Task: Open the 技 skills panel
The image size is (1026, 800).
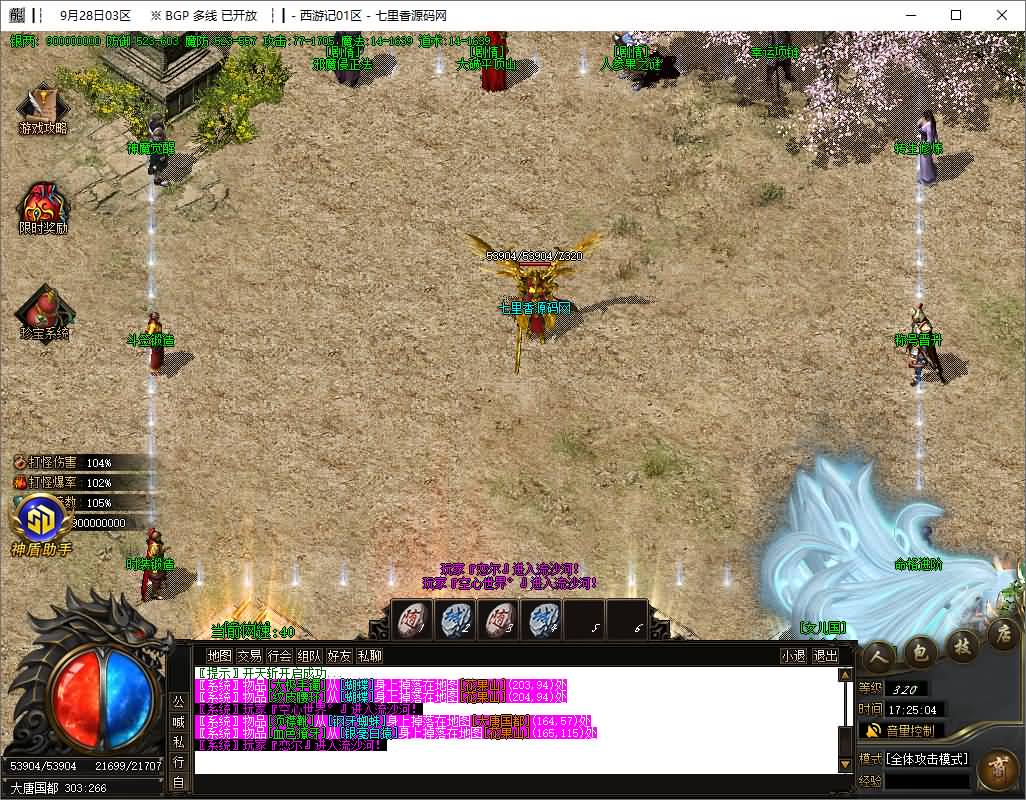Action: point(962,644)
